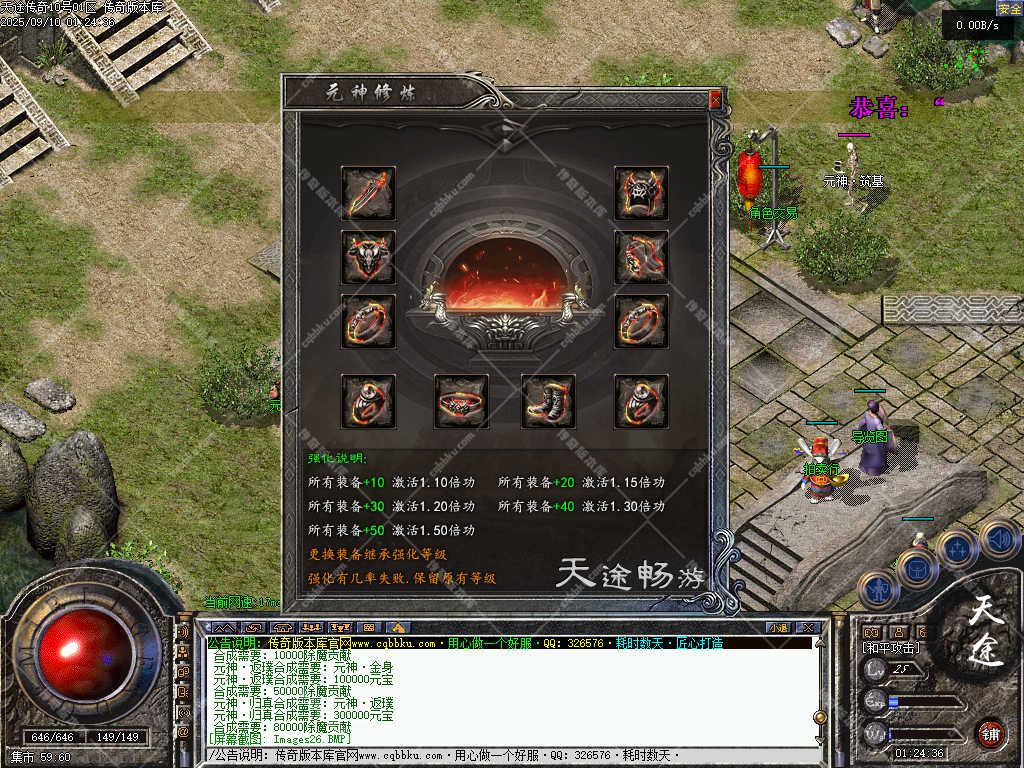Switch the 和平攻击 attack mode

[x=892, y=648]
